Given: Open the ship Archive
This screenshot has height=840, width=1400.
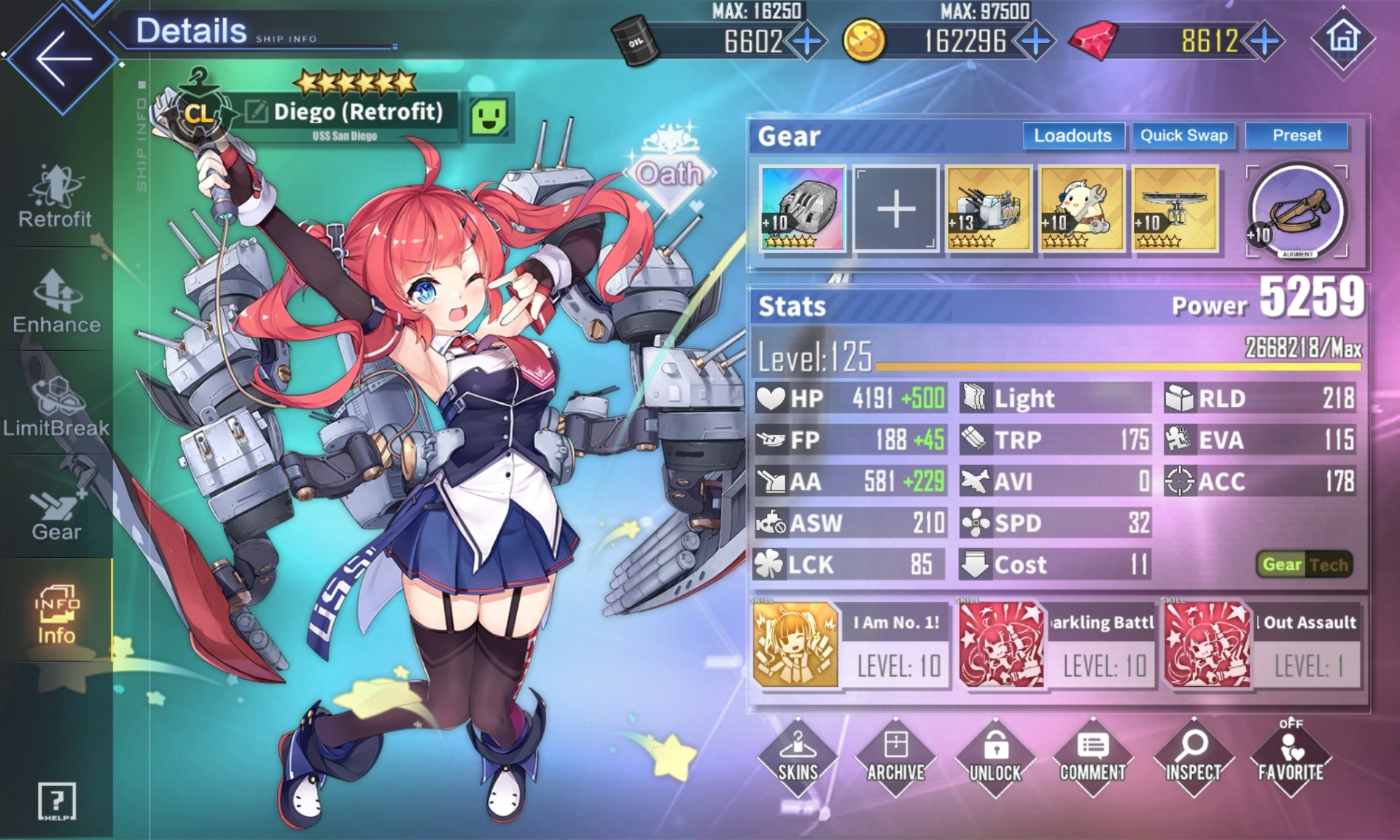Looking at the screenshot, I should [895, 758].
